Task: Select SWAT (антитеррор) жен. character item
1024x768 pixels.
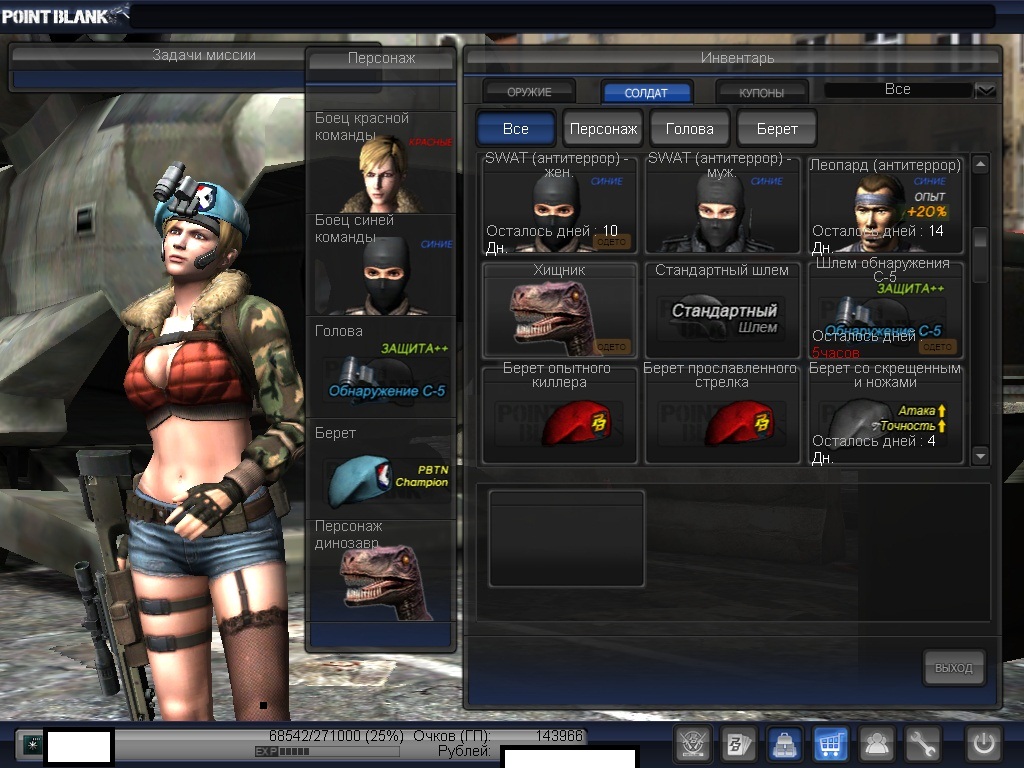Action: pos(560,205)
